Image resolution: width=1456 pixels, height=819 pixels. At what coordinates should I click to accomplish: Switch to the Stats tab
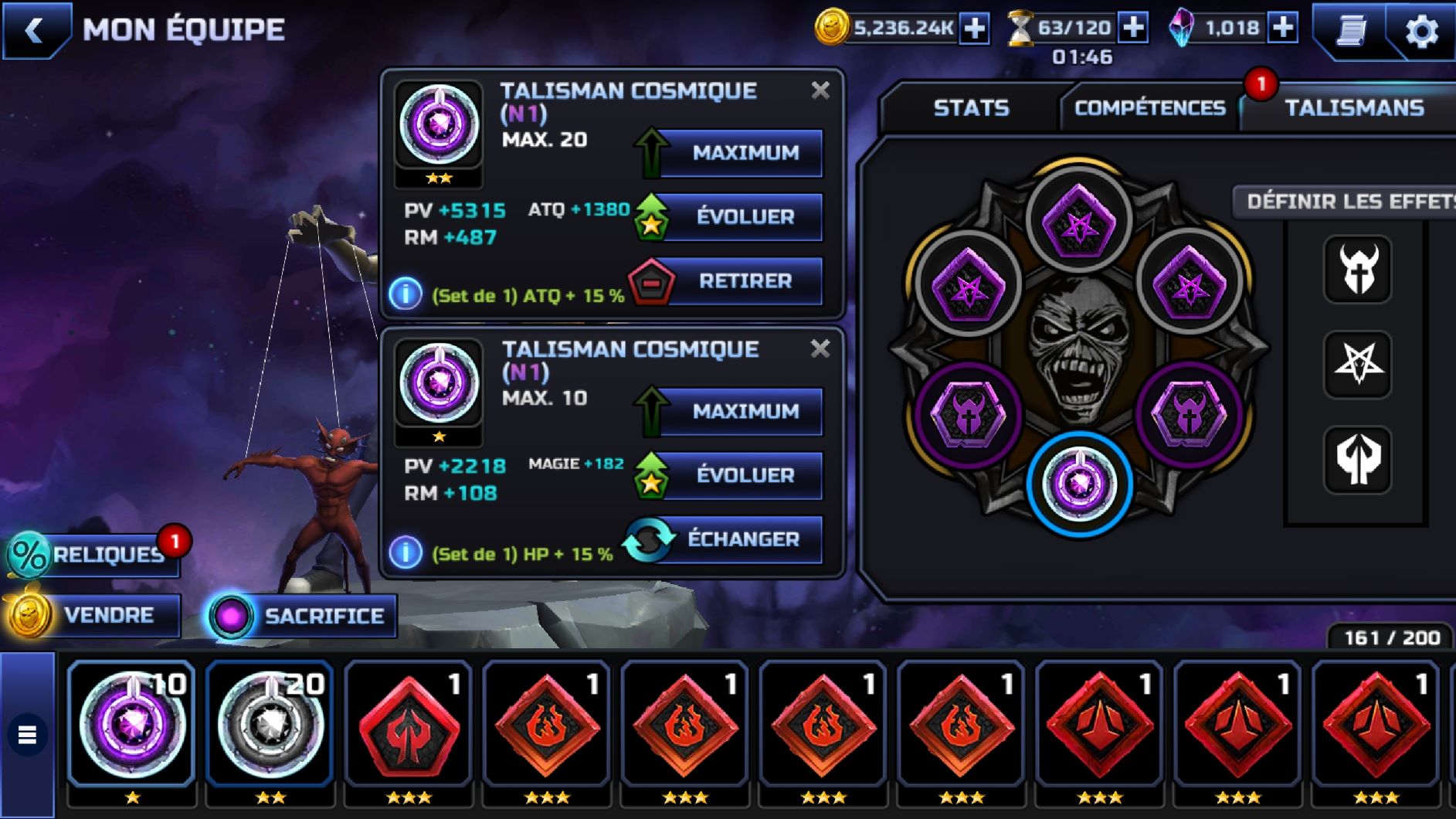971,107
